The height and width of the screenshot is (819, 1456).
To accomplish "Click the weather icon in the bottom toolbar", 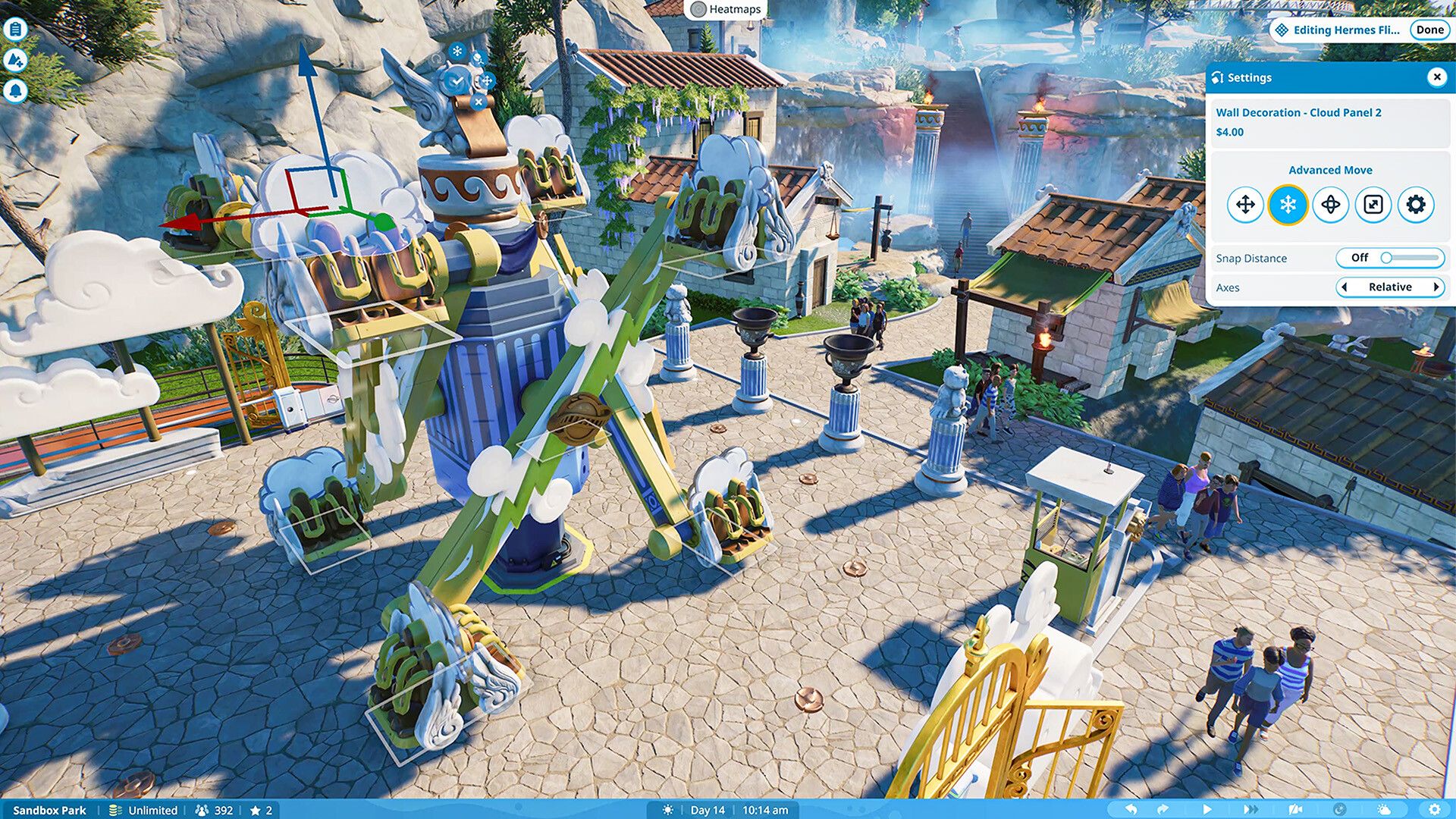I will 1384,810.
